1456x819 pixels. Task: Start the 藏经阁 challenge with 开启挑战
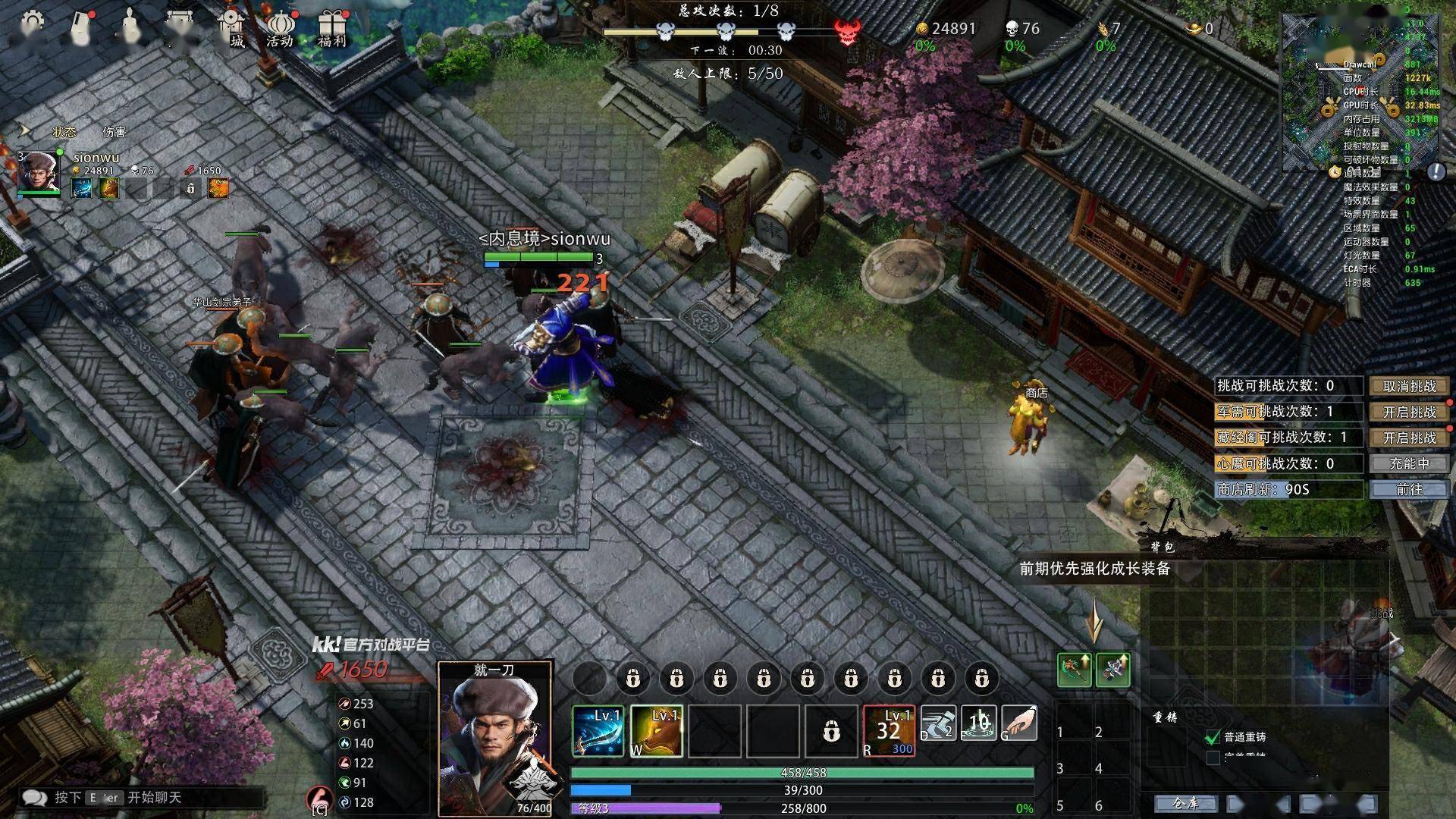[x=1409, y=438]
